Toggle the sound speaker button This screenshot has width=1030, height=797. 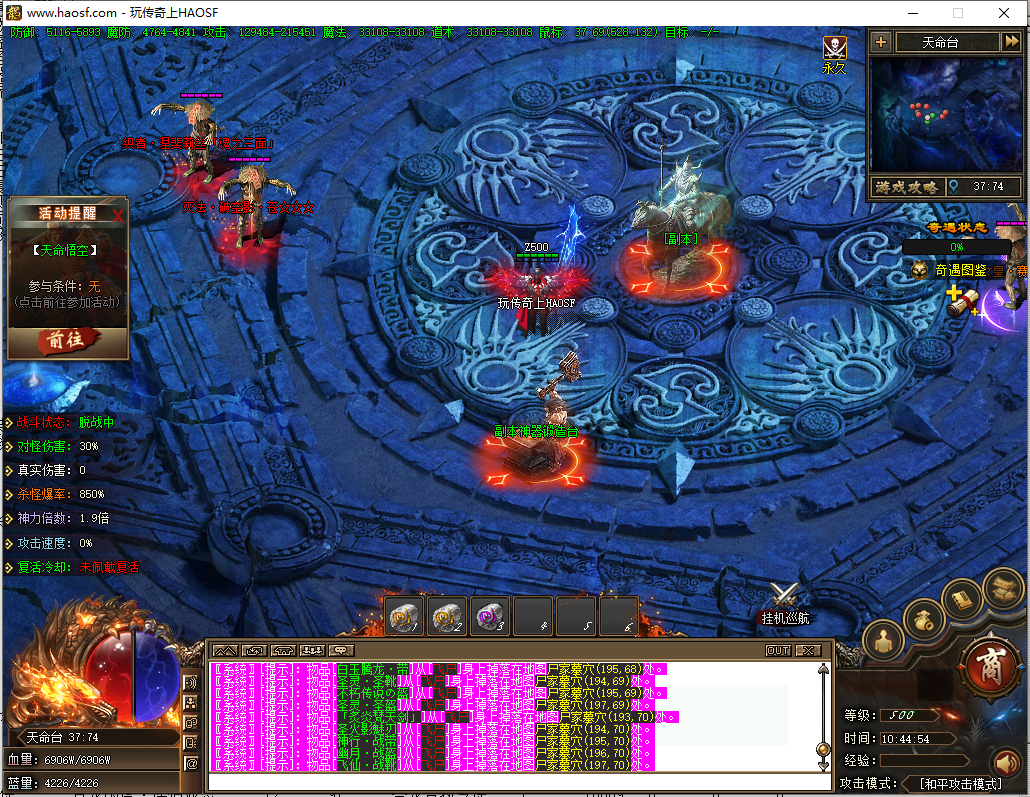point(1006,764)
